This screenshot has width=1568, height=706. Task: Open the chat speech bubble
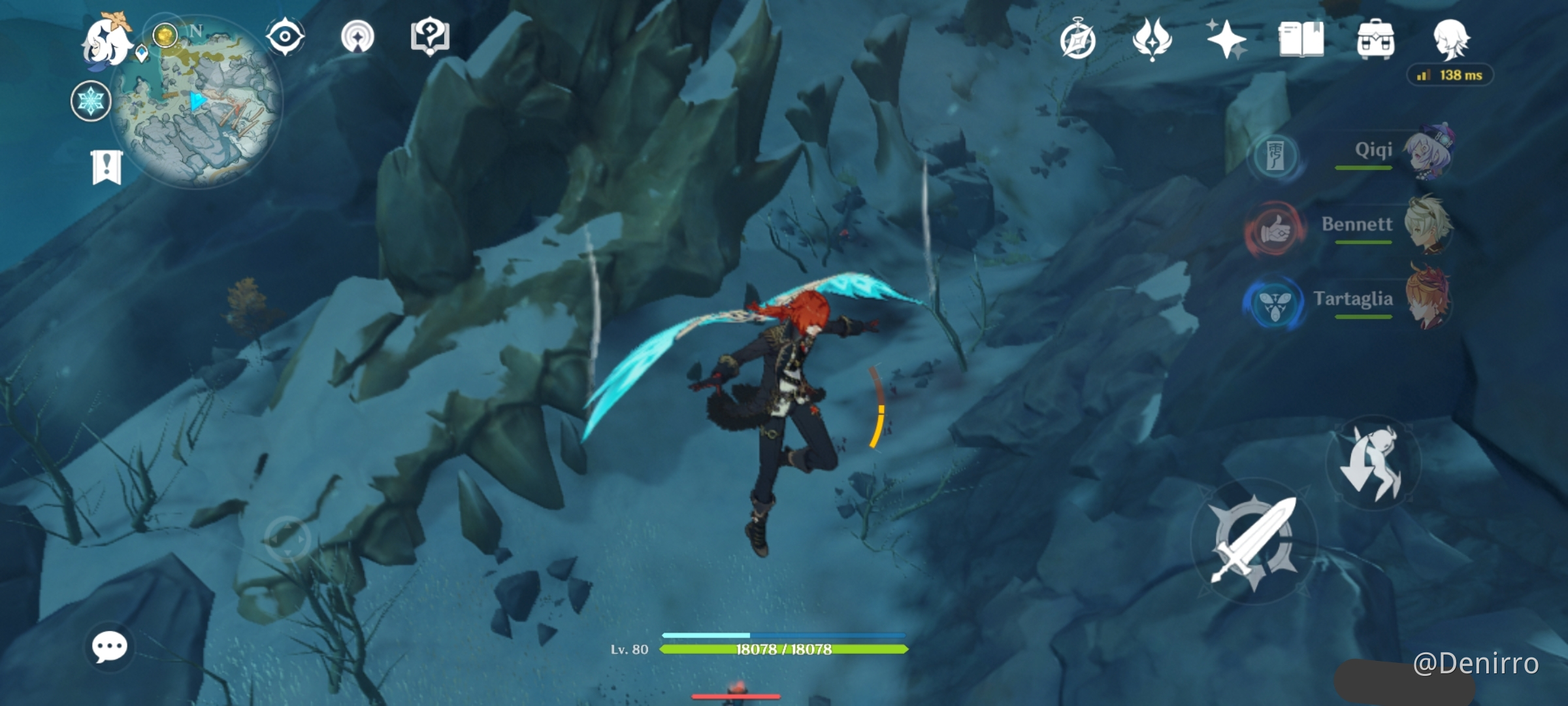pos(109,647)
